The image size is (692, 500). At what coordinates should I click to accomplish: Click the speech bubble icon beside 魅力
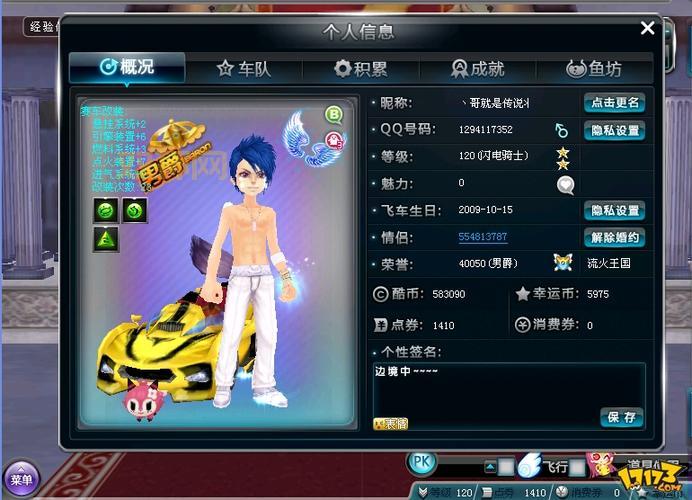(x=566, y=184)
